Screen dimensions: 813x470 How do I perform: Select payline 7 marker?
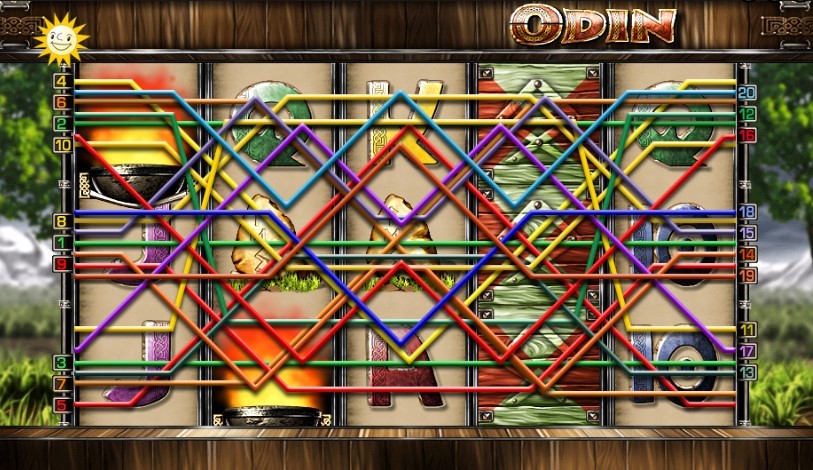coord(62,383)
